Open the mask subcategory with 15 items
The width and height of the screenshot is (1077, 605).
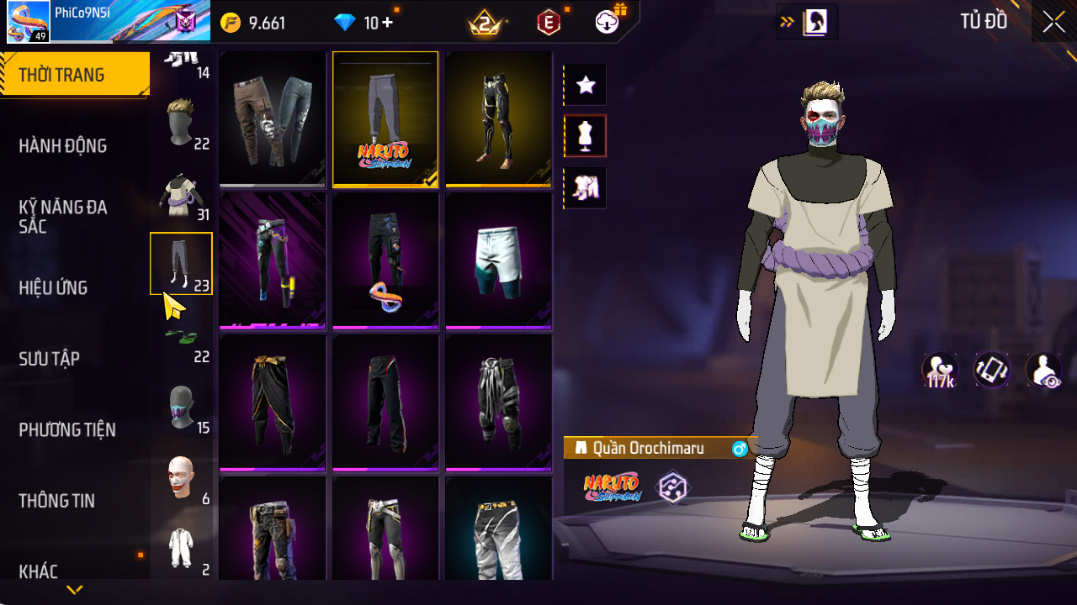point(181,408)
